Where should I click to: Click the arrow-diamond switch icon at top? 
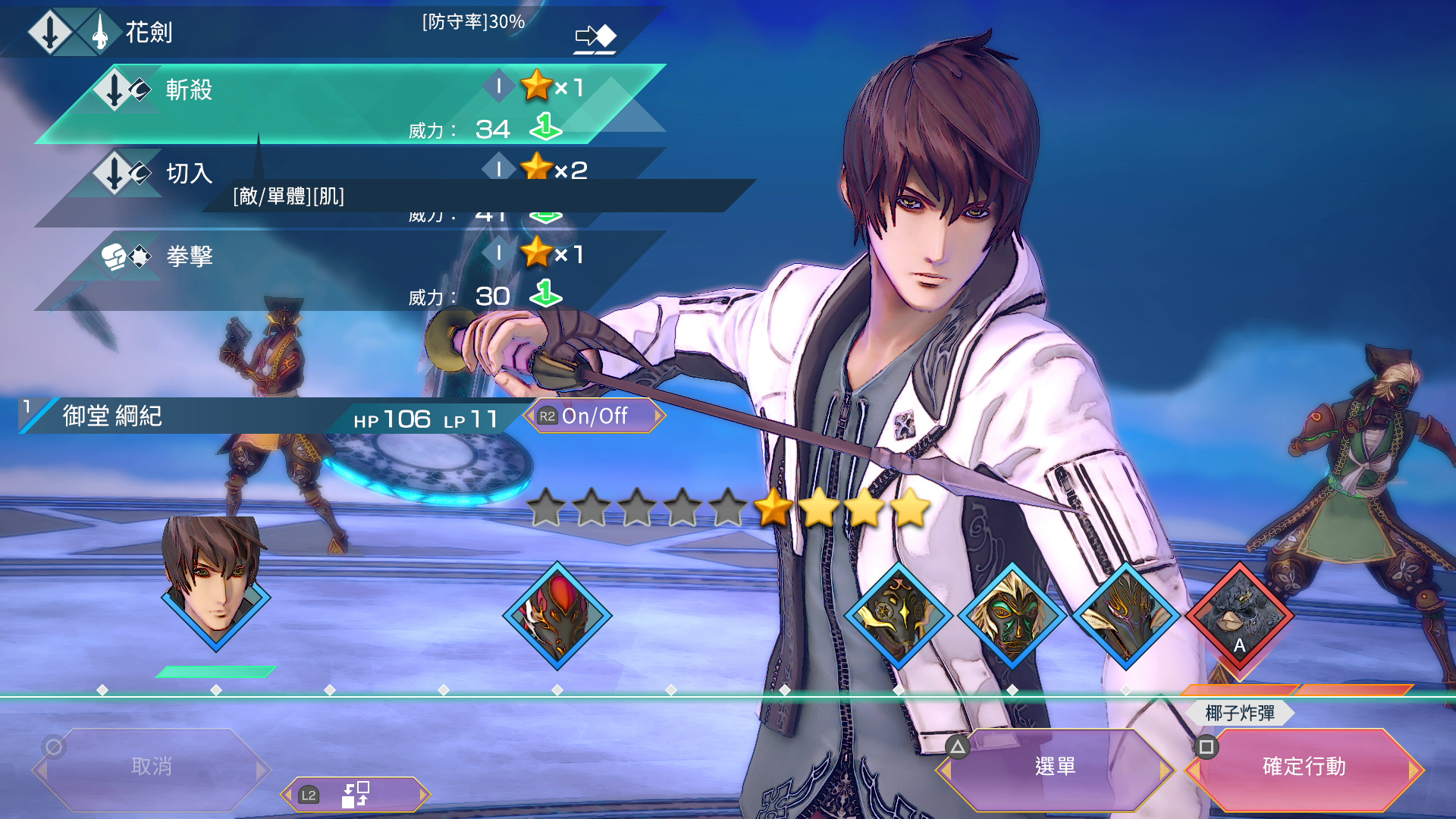click(x=595, y=36)
